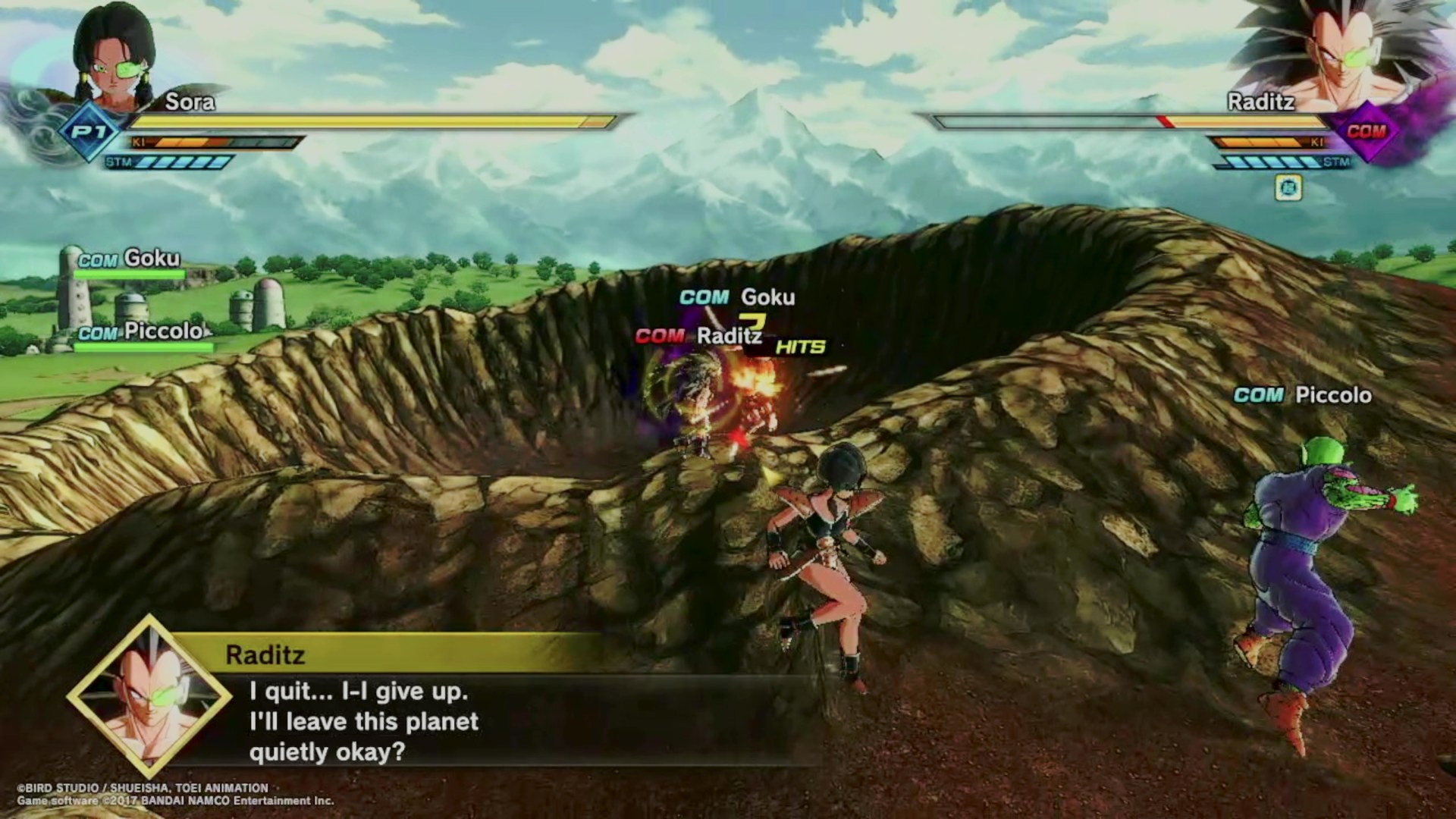Inspect the status effect icon under Raditz's stamina
Screen dimensions: 1456x819
click(1288, 187)
